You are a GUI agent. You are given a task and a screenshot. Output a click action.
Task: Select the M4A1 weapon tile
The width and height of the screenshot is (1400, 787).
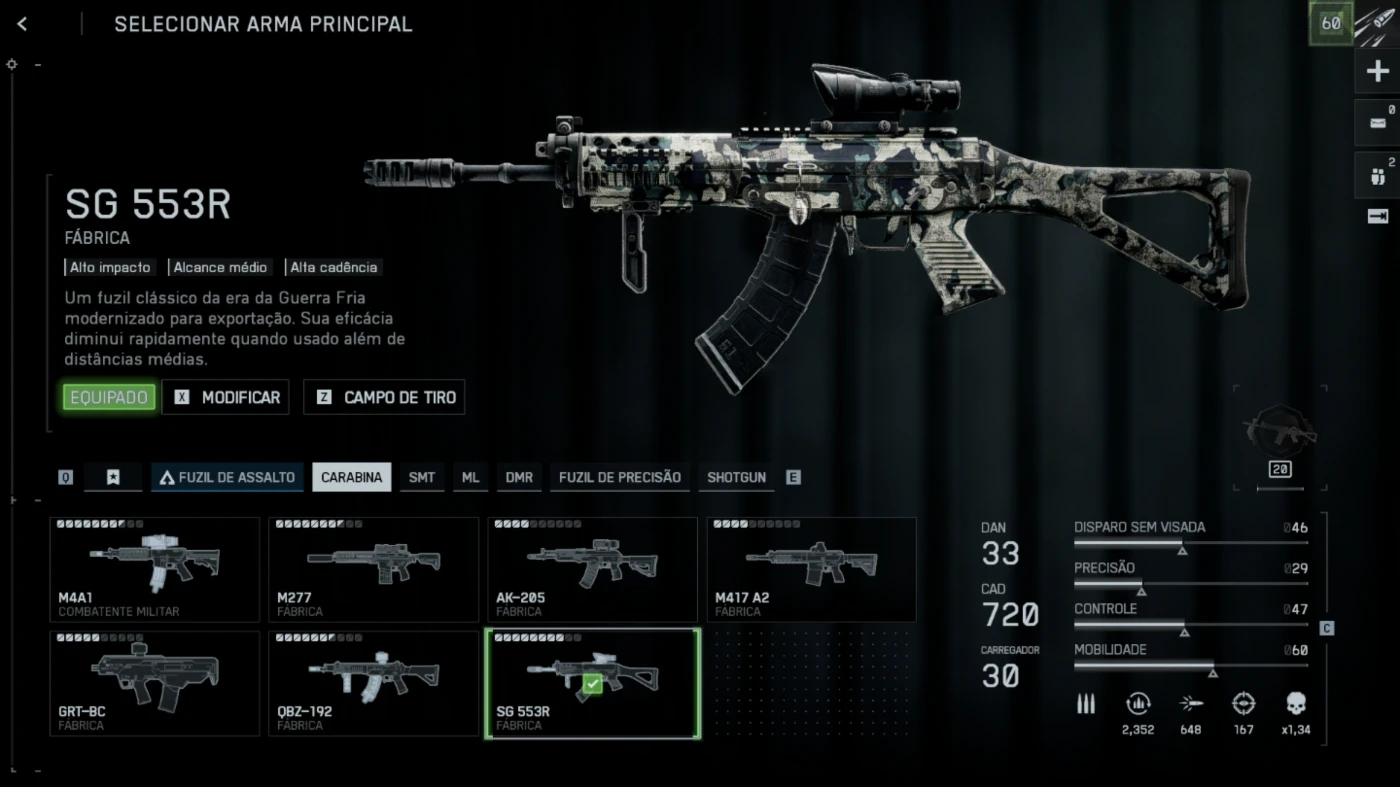[154, 568]
